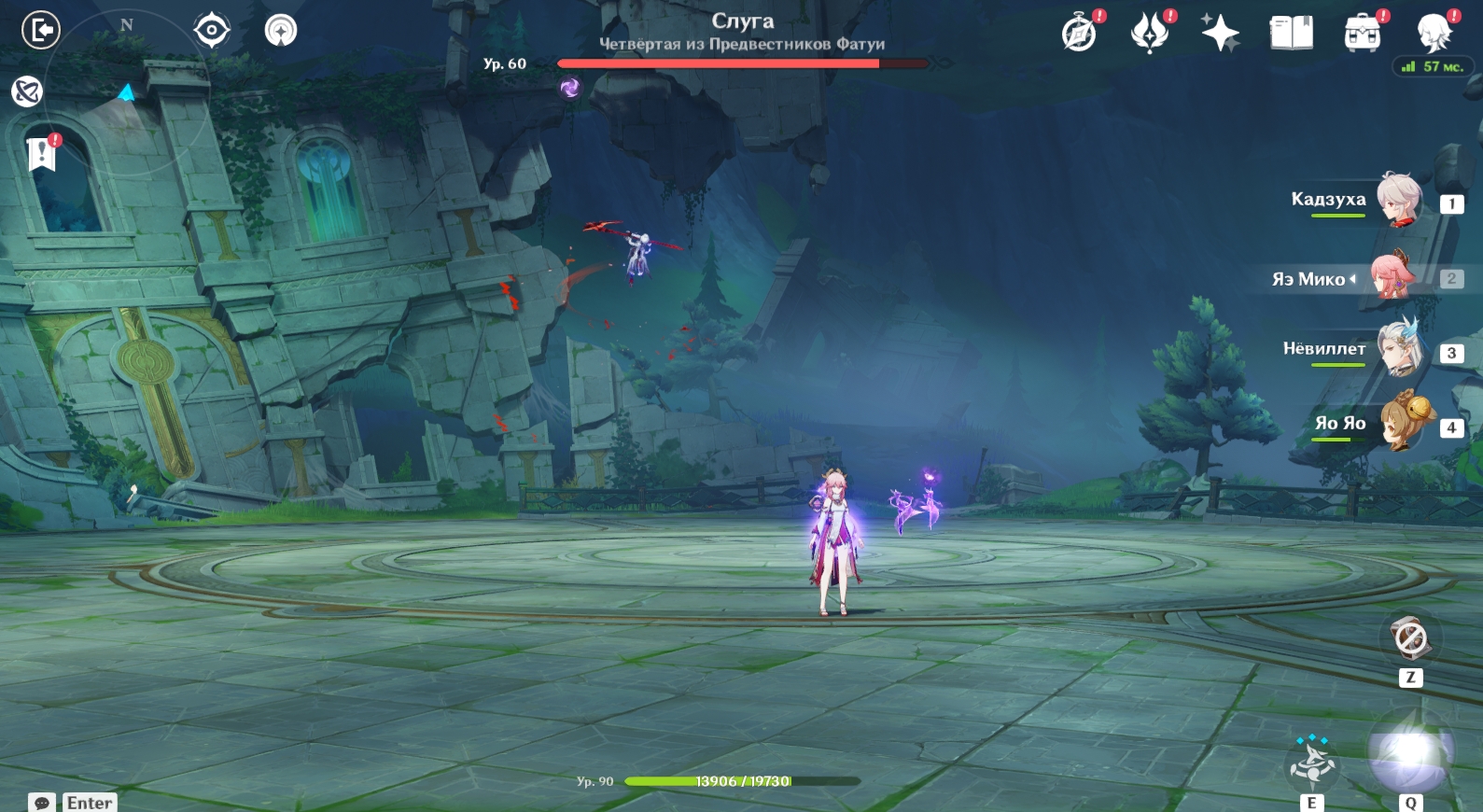
Task: Click the exit domain door icon
Action: tap(41, 30)
